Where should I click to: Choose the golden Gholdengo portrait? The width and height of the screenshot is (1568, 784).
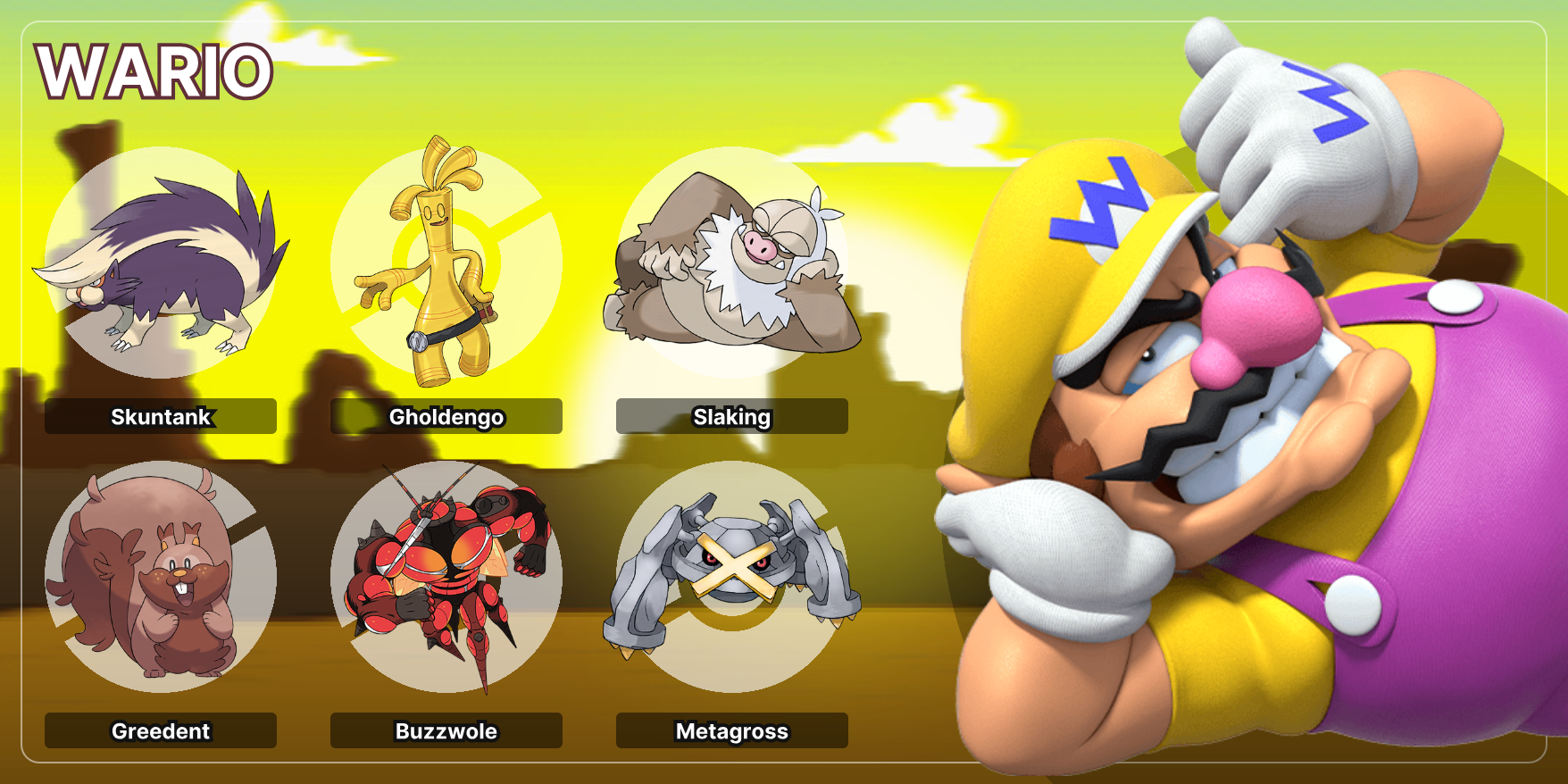point(446,263)
